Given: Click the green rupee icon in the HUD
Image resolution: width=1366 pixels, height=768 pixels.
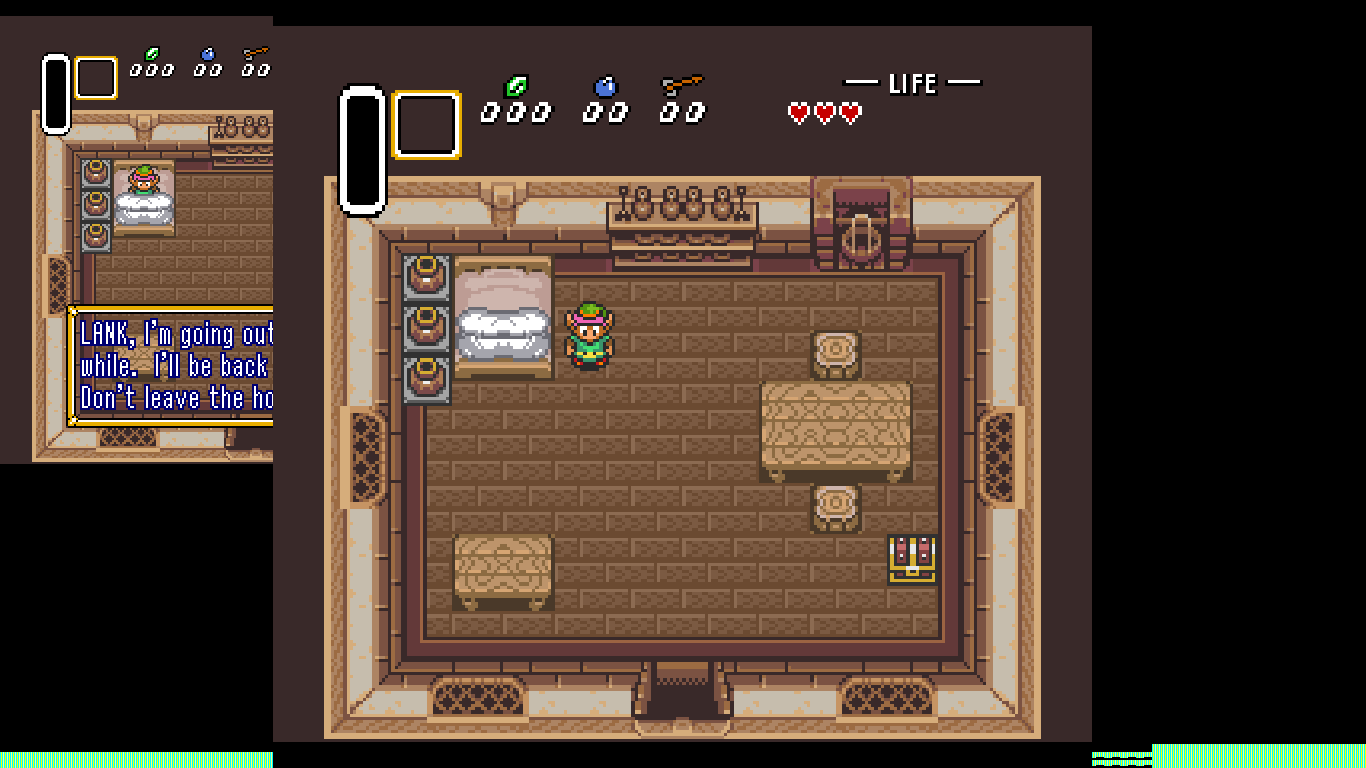Looking at the screenshot, I should click(x=516, y=87).
